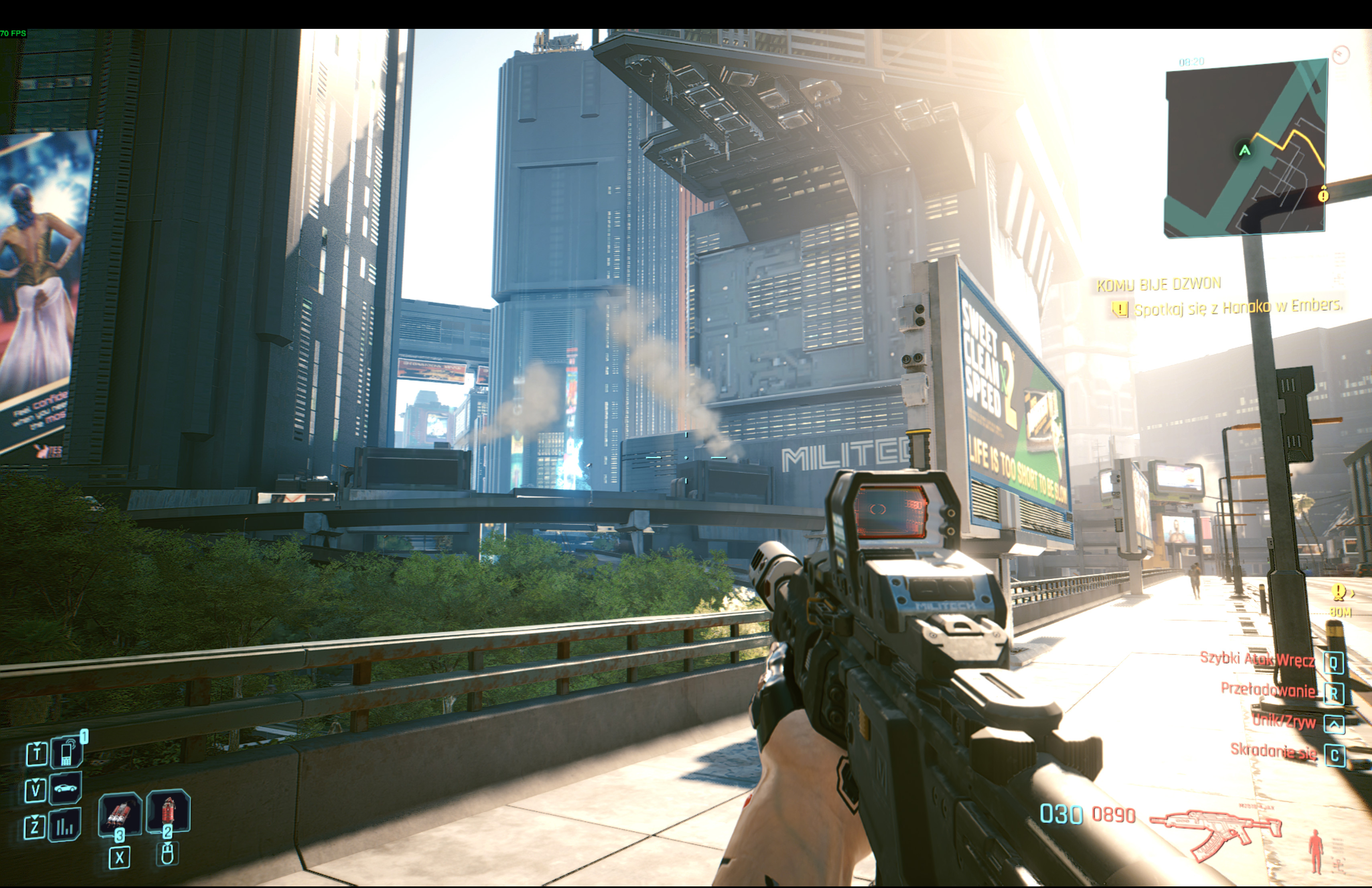This screenshot has width=1372, height=888.
Task: Click the yellow 80M waypoint marker
Action: pyautogui.click(x=1339, y=592)
